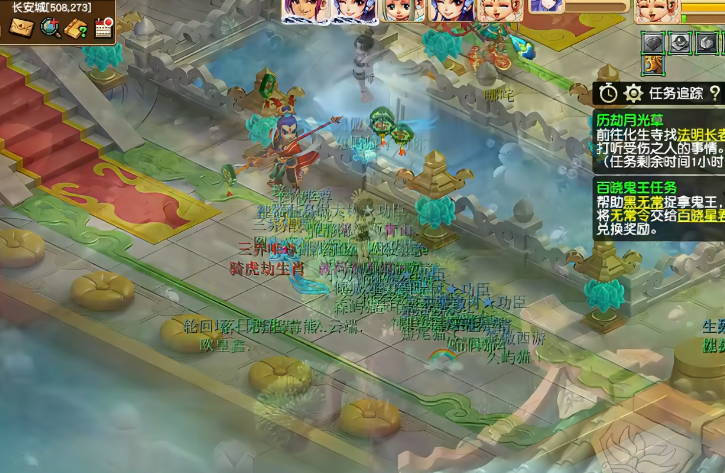Image resolution: width=725 pixels, height=473 pixels.
Task: Open the calendar events icon
Action: [x=102, y=28]
